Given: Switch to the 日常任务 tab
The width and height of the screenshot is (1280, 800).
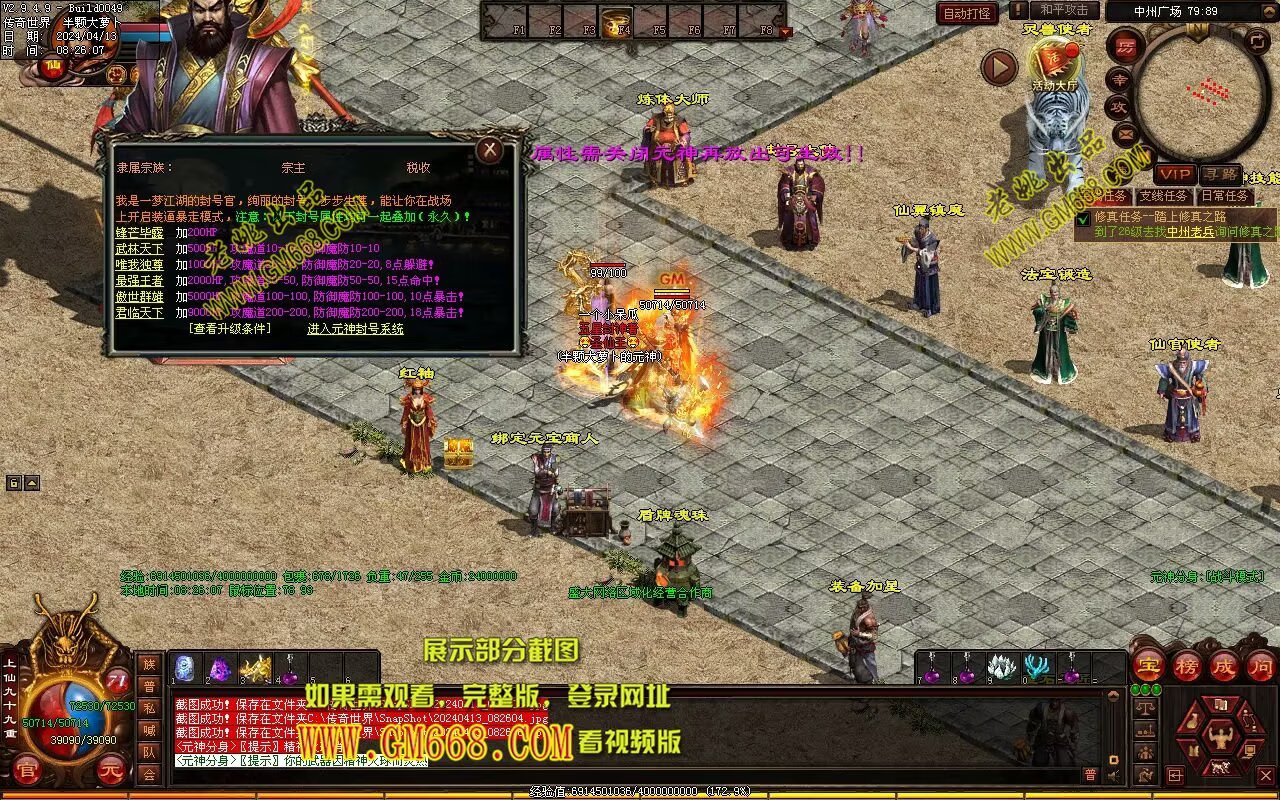Looking at the screenshot, I should coord(1225,196).
